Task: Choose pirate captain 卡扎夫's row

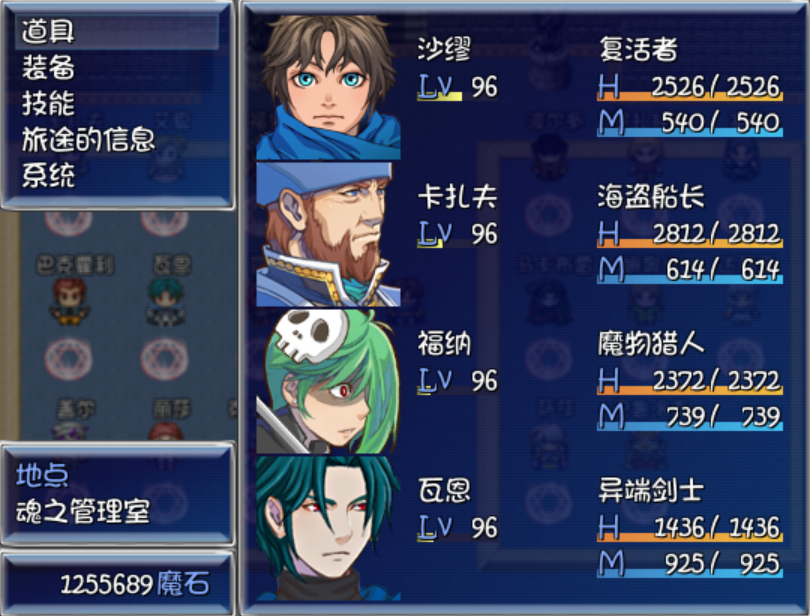Action: click(x=520, y=232)
